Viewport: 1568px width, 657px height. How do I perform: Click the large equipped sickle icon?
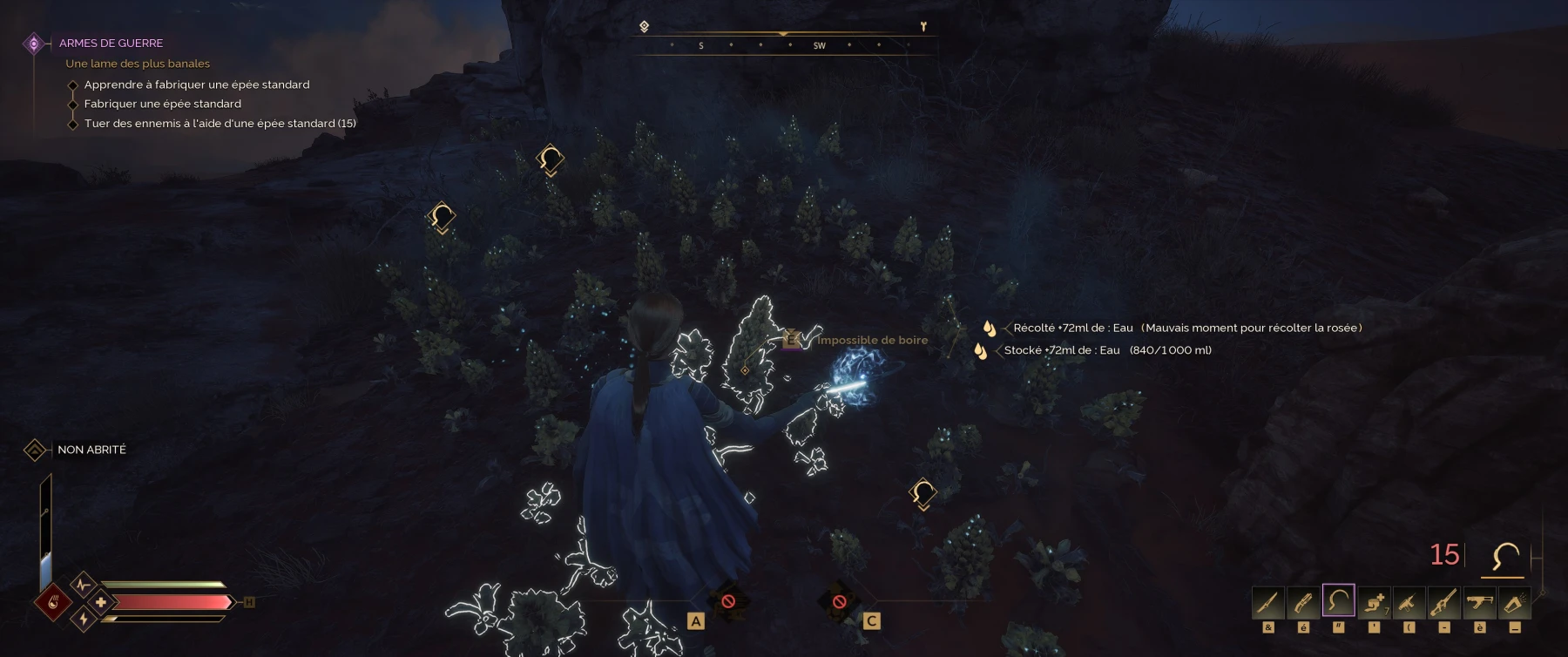point(1505,556)
